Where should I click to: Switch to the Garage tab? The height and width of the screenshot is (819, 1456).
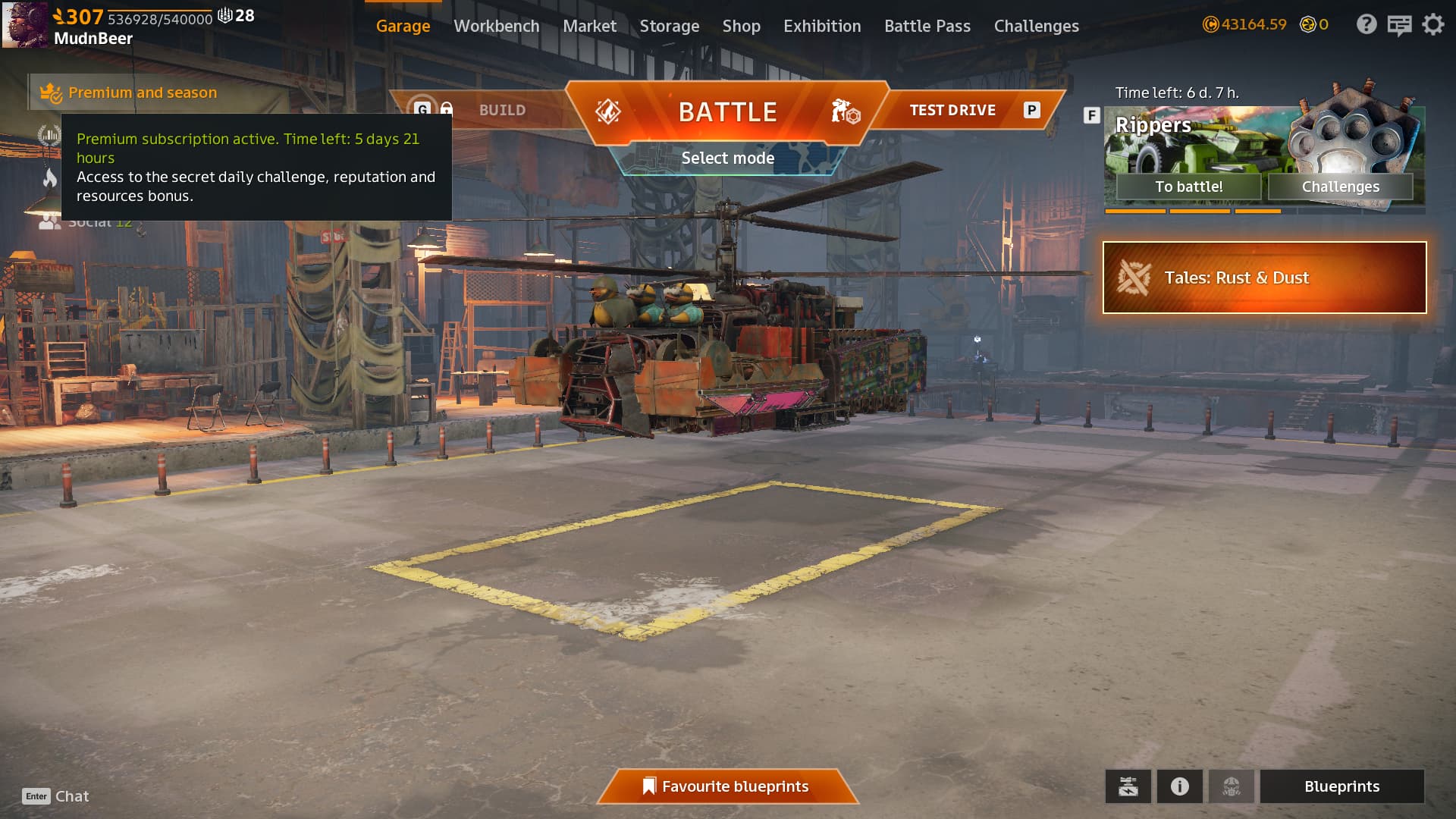pos(403,26)
